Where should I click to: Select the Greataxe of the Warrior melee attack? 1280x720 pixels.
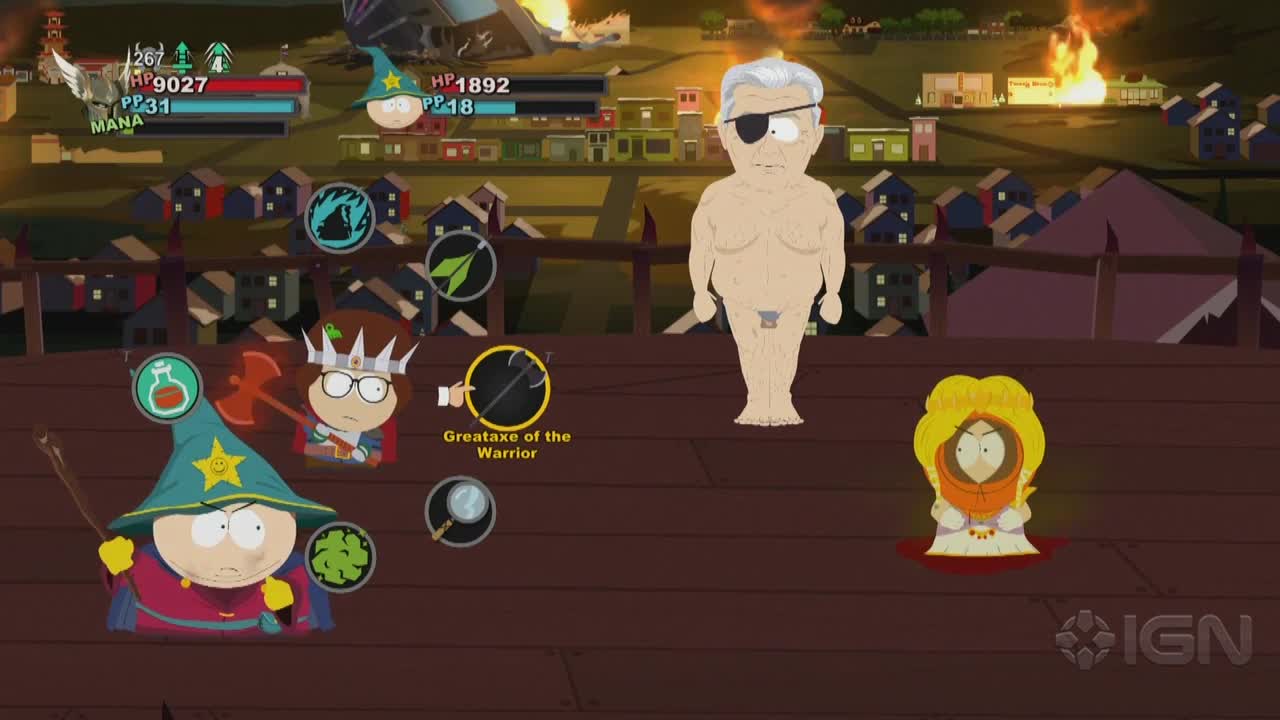[x=507, y=388]
